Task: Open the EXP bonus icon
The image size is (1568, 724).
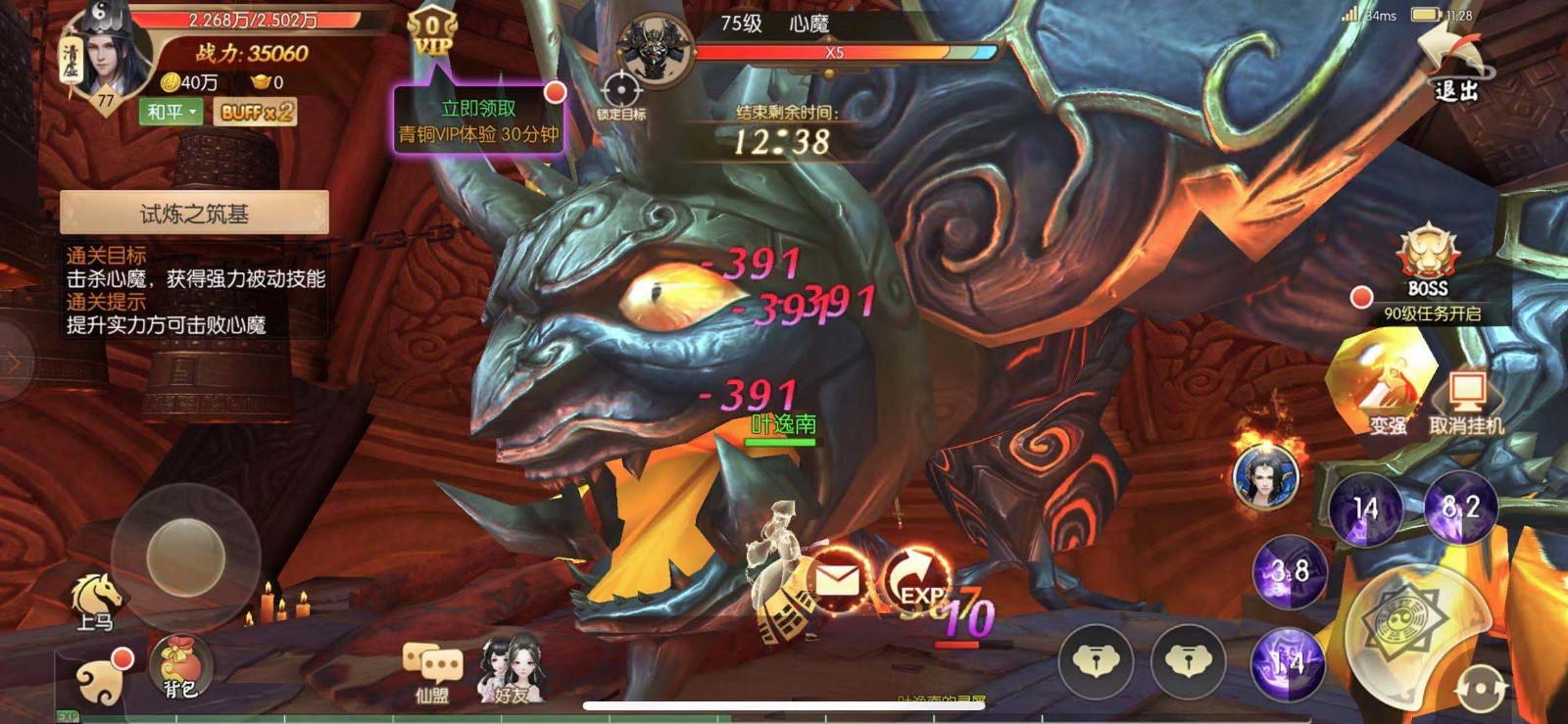Action: pyautogui.click(x=917, y=580)
